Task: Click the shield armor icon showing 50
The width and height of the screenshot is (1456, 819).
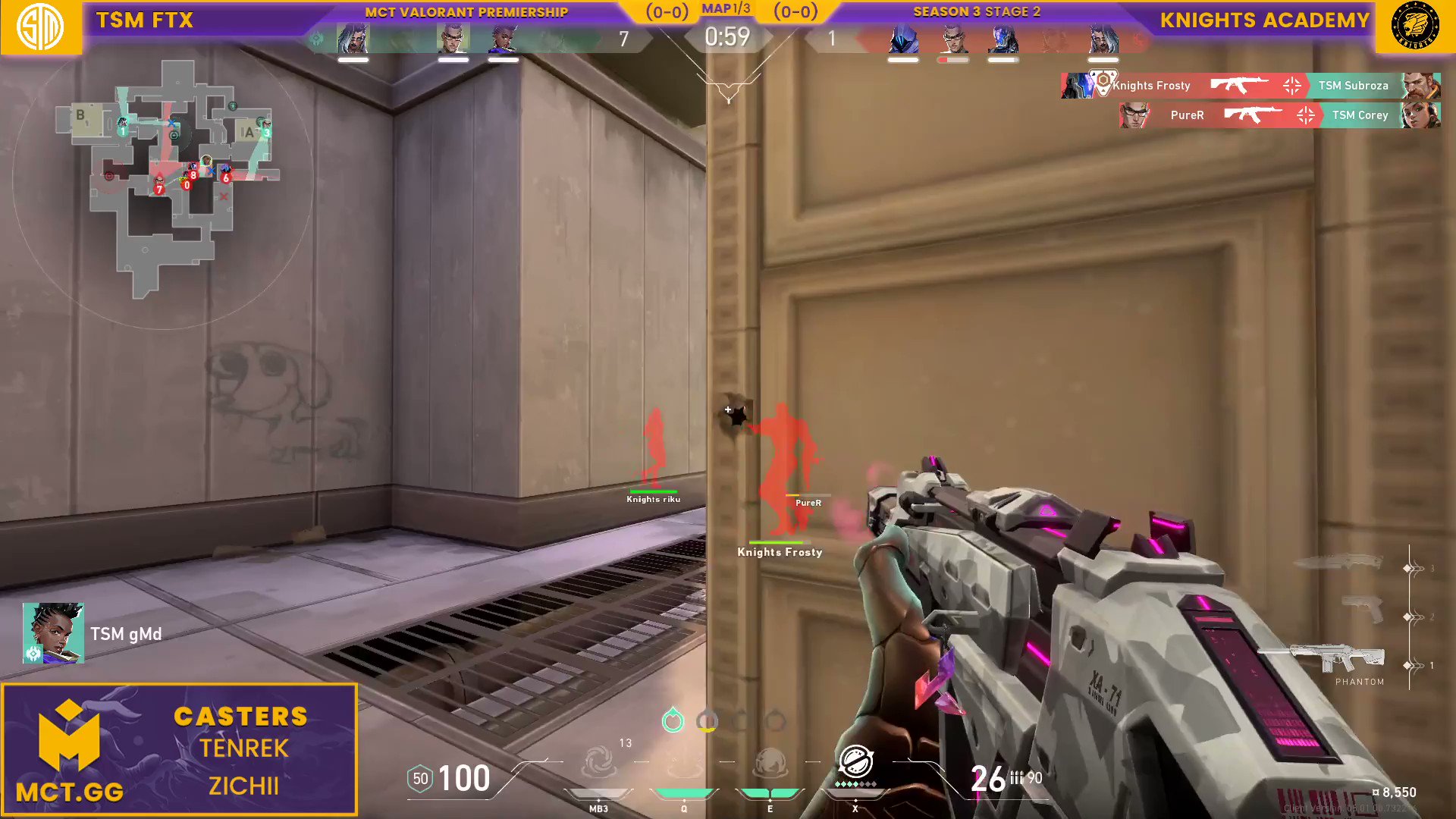Action: click(419, 778)
